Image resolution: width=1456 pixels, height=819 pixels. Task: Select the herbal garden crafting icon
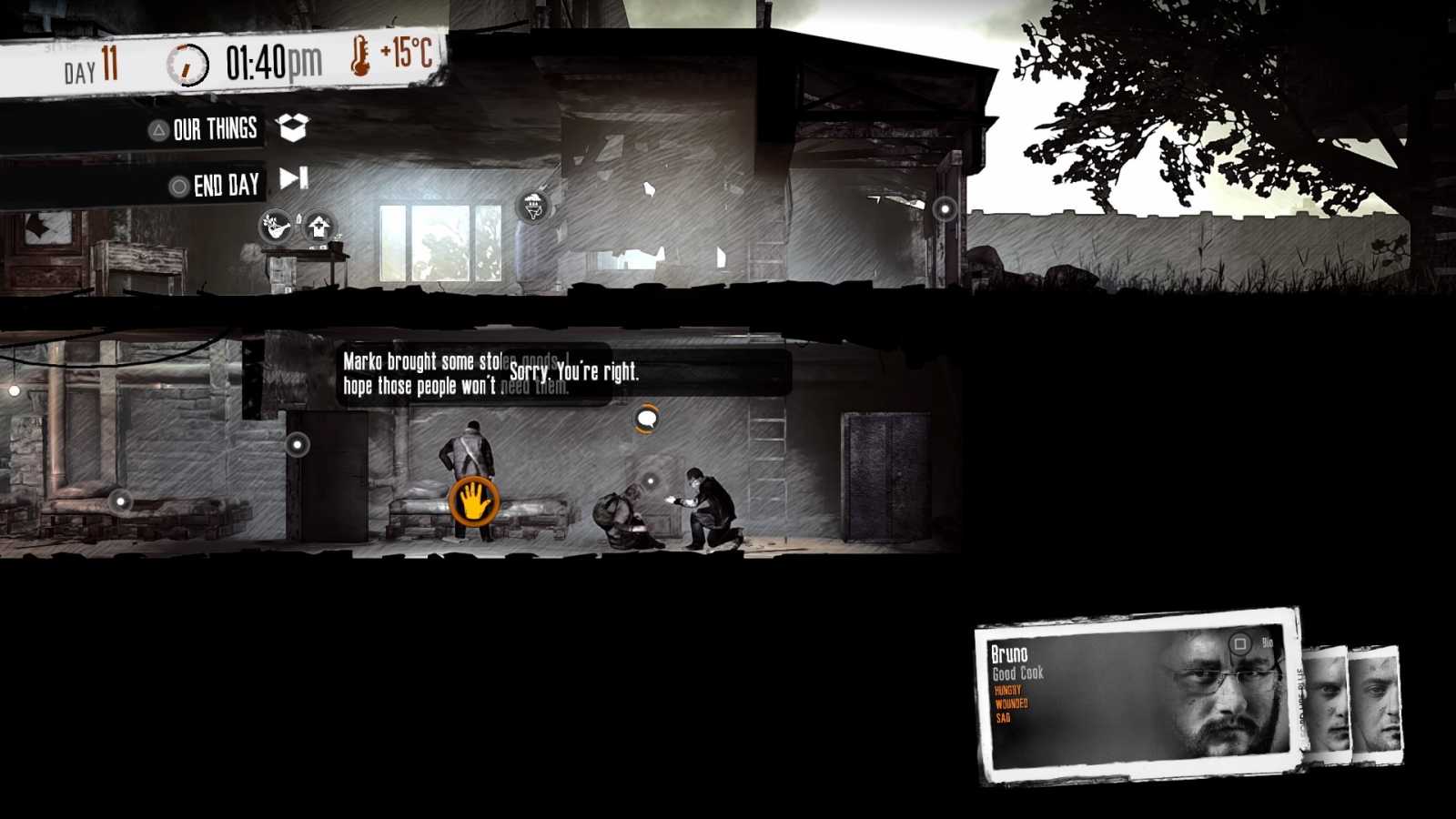[273, 226]
